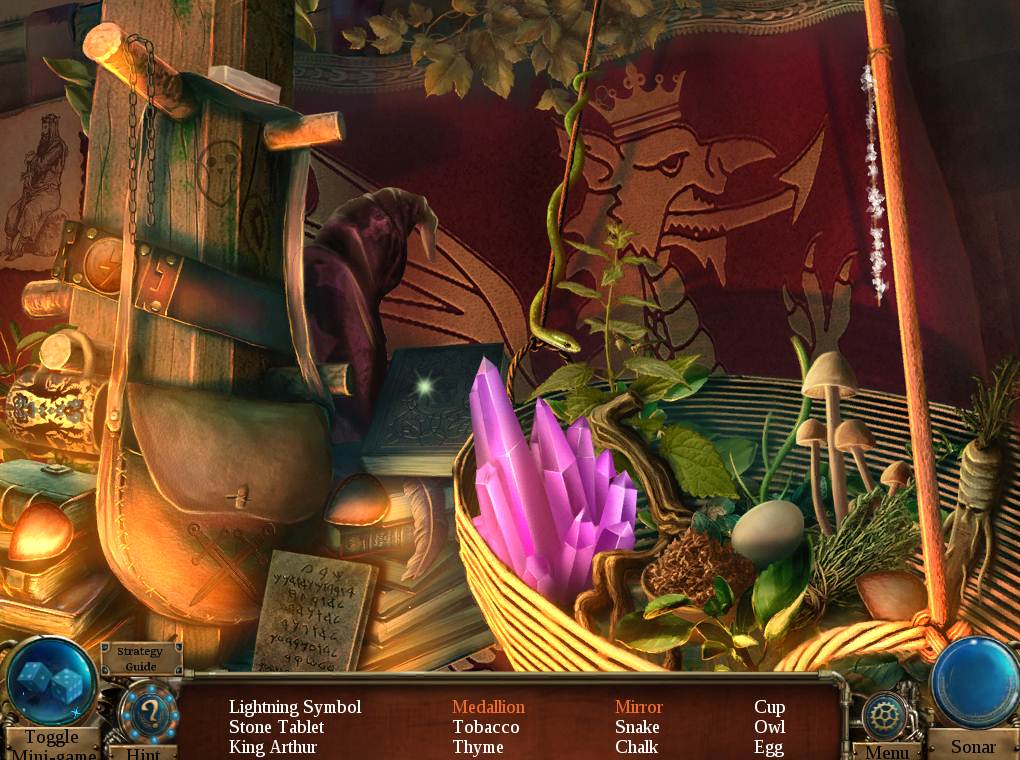Click the highlighted Mirror list entry

639,707
